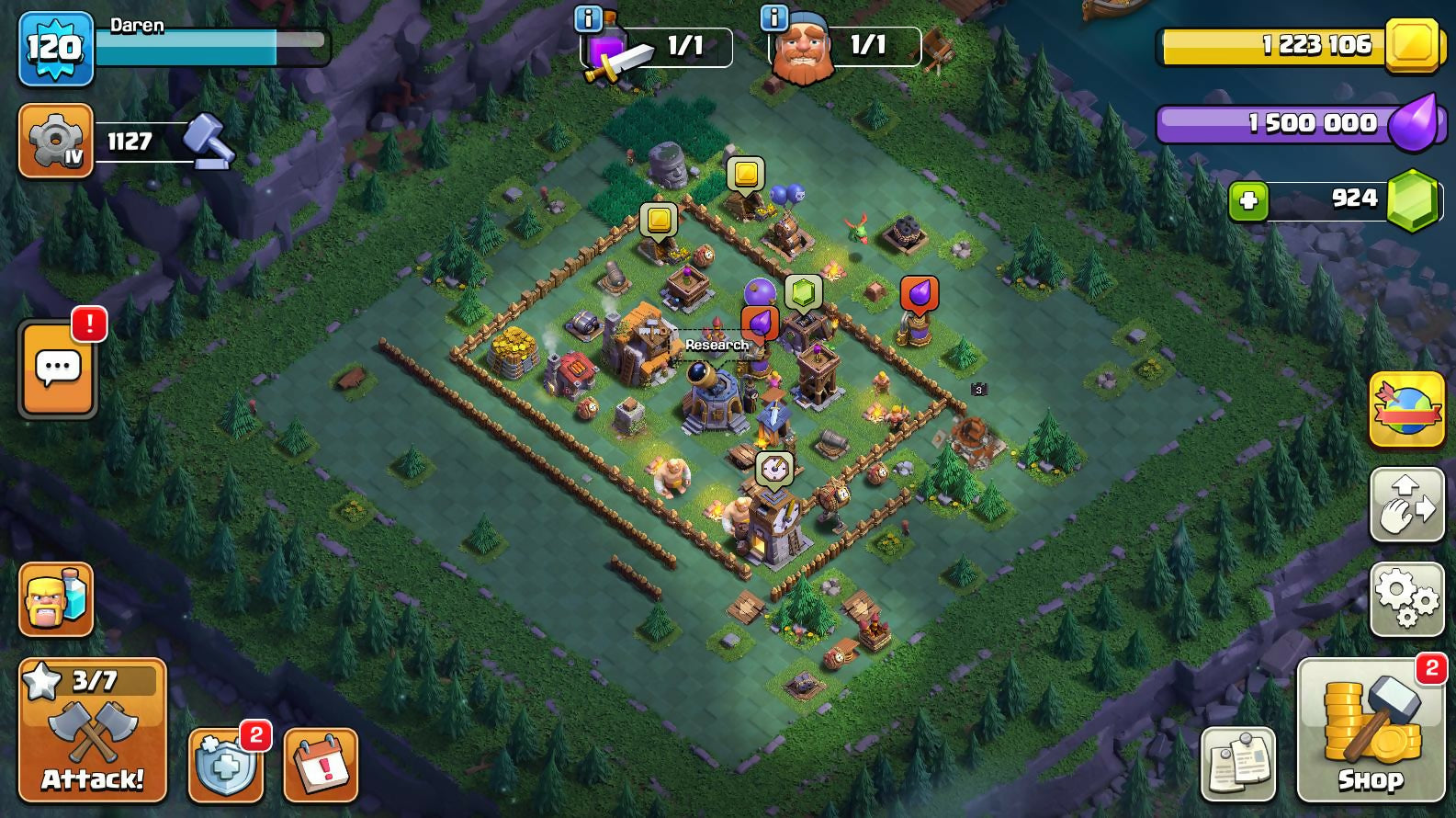The width and height of the screenshot is (1456, 818).
Task: Open the layout editor hand button
Action: tap(1406, 505)
